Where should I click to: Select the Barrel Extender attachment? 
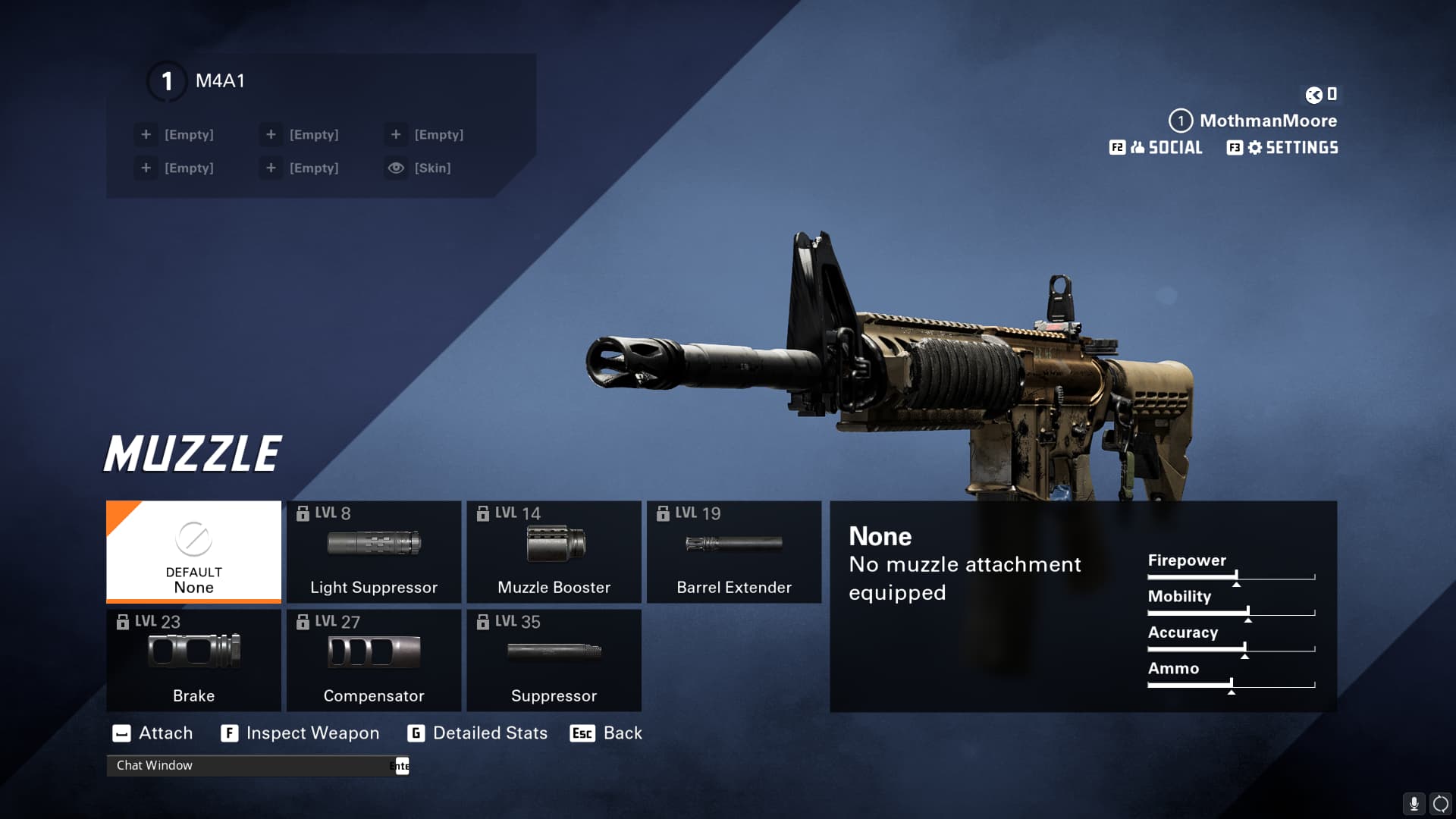click(733, 551)
